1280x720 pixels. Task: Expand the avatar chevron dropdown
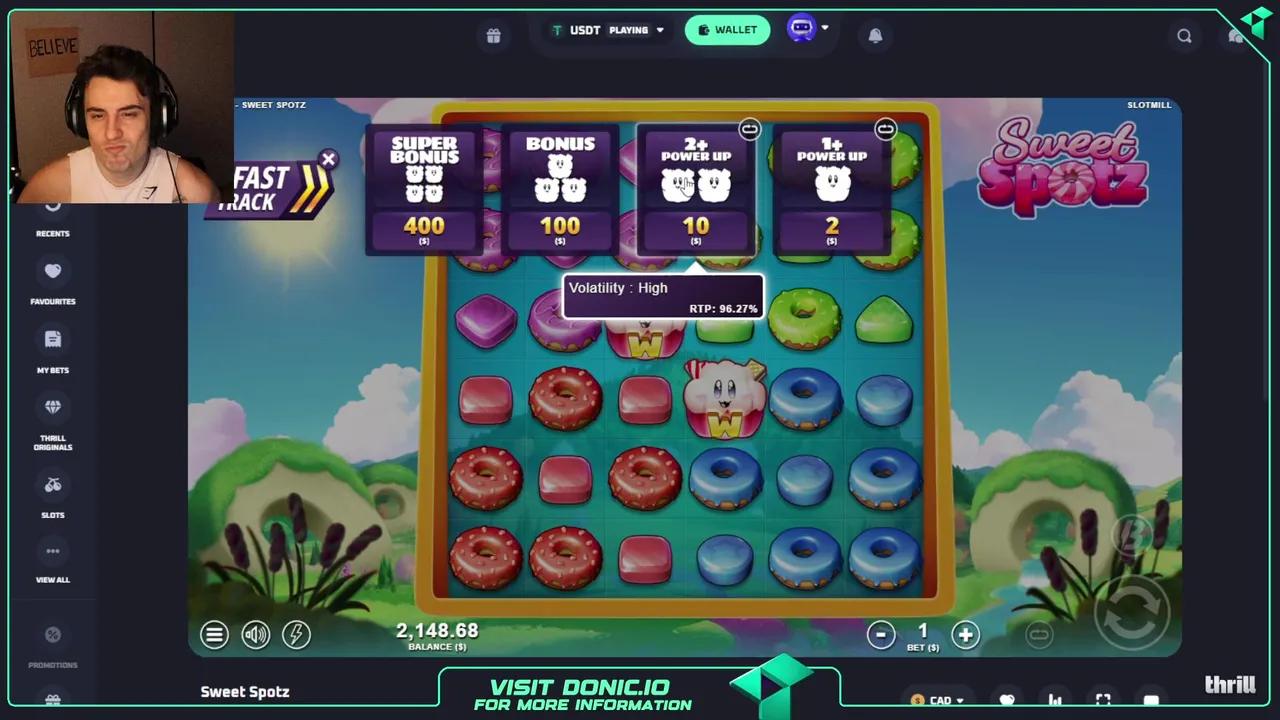point(826,29)
